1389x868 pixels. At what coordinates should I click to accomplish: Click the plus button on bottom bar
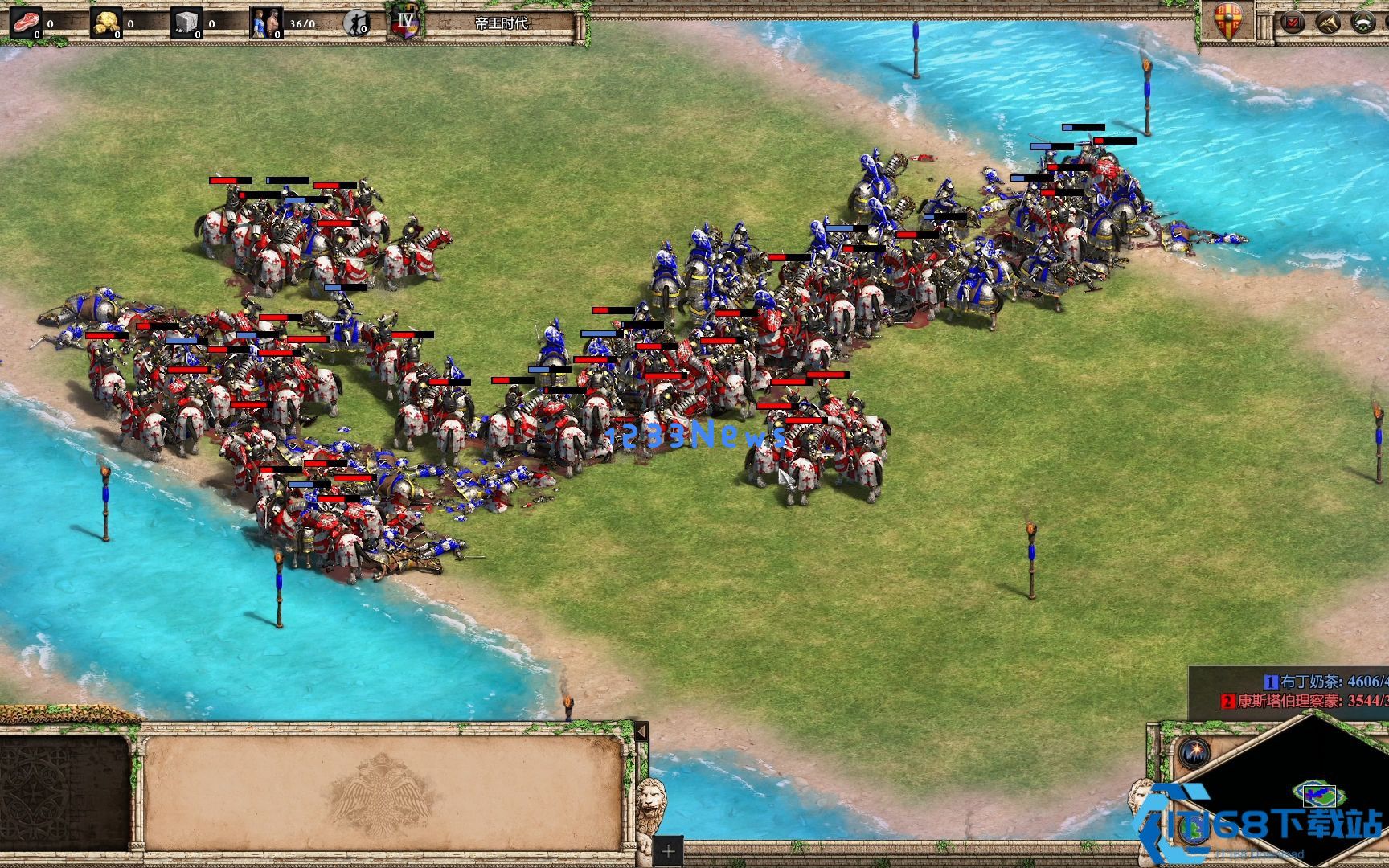668,851
